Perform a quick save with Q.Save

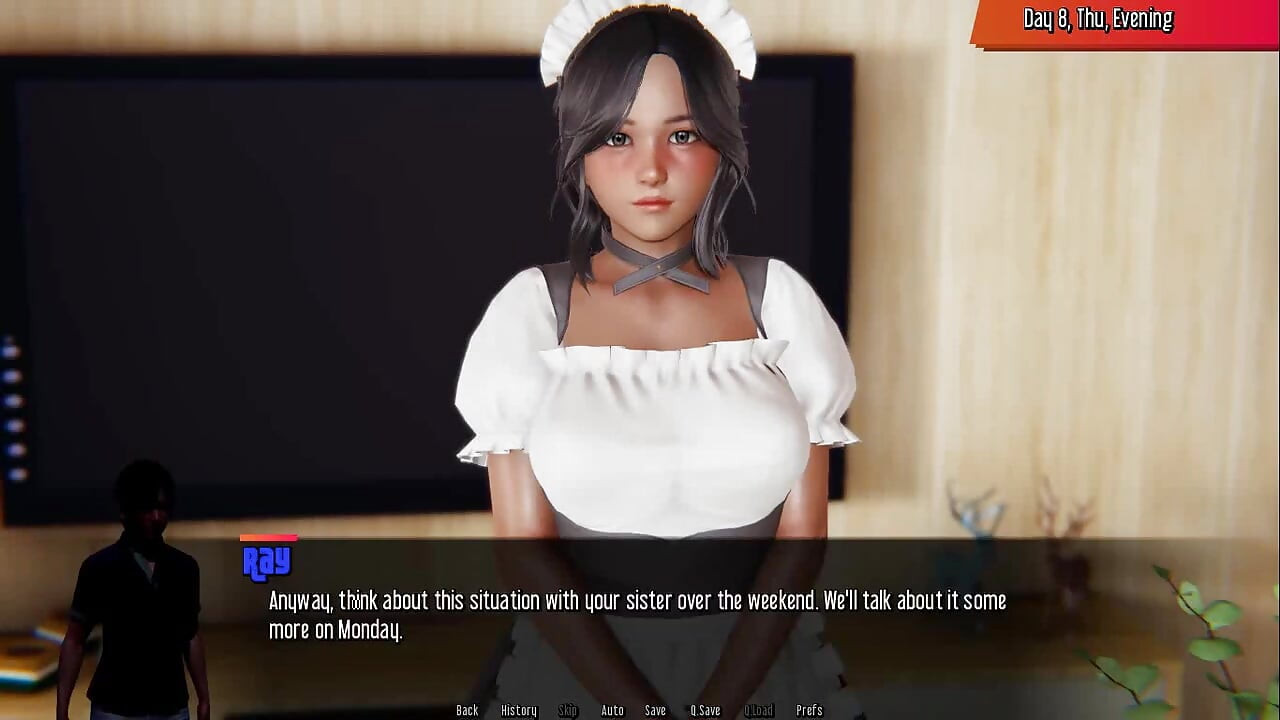705,710
